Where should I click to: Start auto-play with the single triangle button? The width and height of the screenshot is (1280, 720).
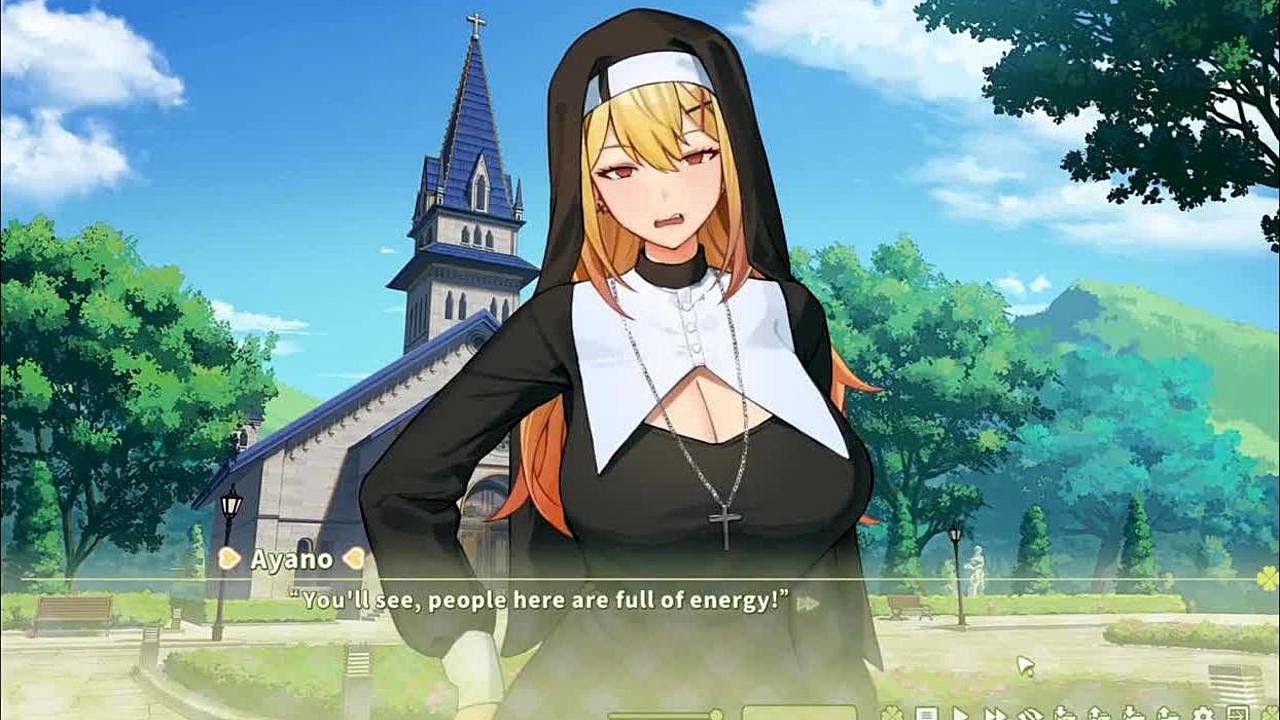click(960, 714)
